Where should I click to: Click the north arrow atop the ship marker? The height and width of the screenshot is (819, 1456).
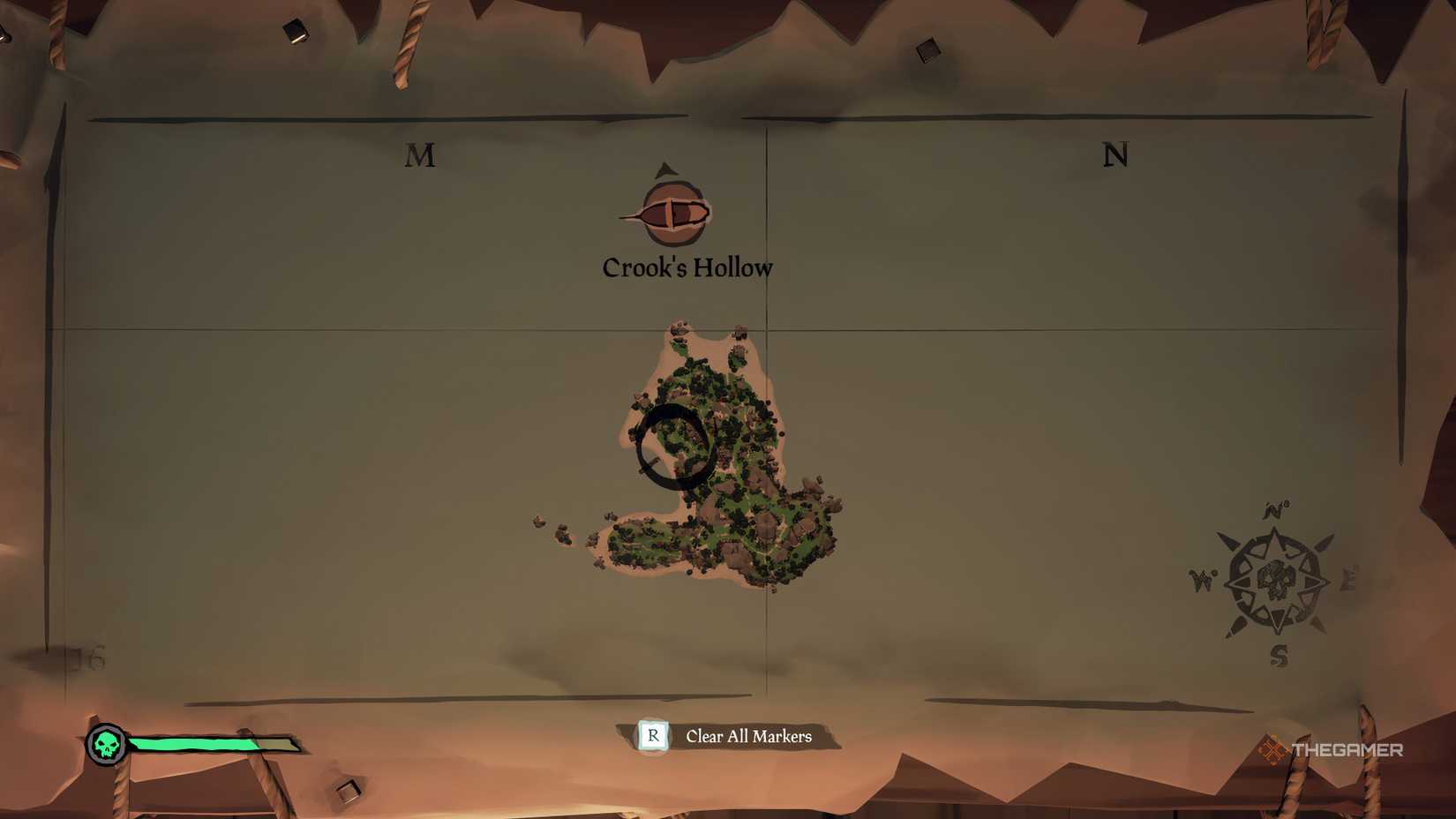(x=663, y=171)
